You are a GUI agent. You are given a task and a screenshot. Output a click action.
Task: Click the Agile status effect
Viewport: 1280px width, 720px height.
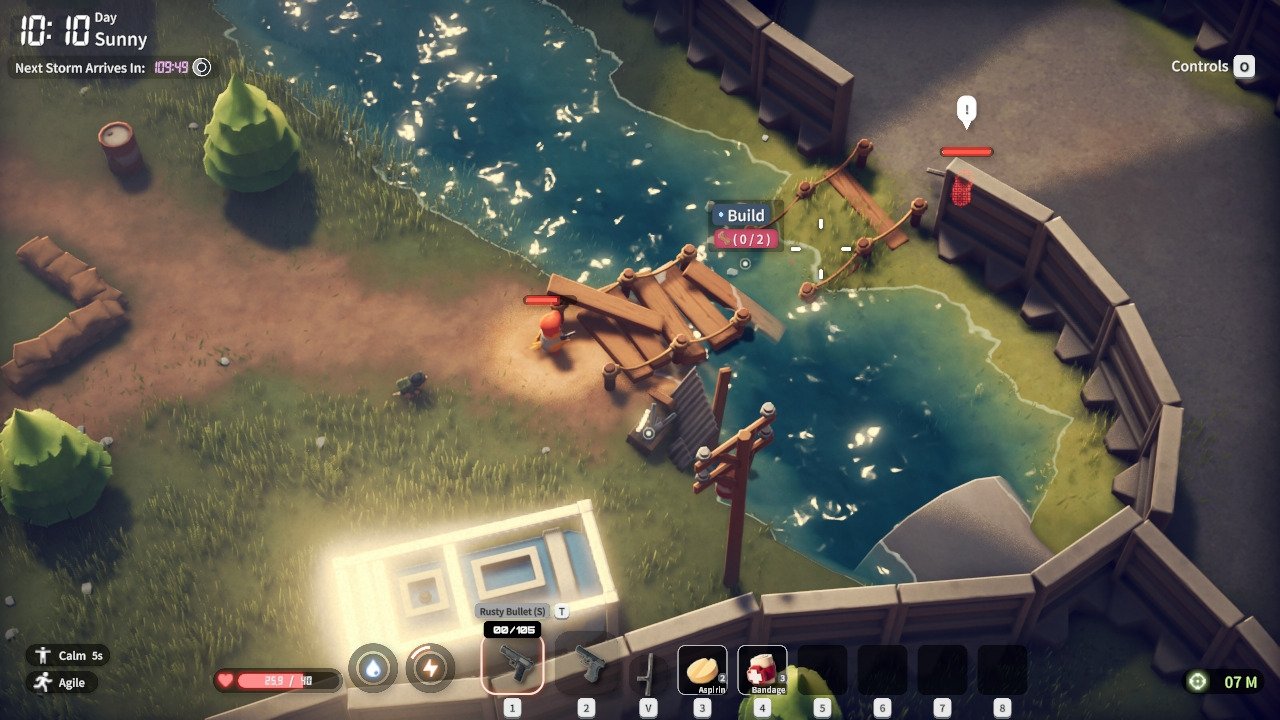coord(63,682)
